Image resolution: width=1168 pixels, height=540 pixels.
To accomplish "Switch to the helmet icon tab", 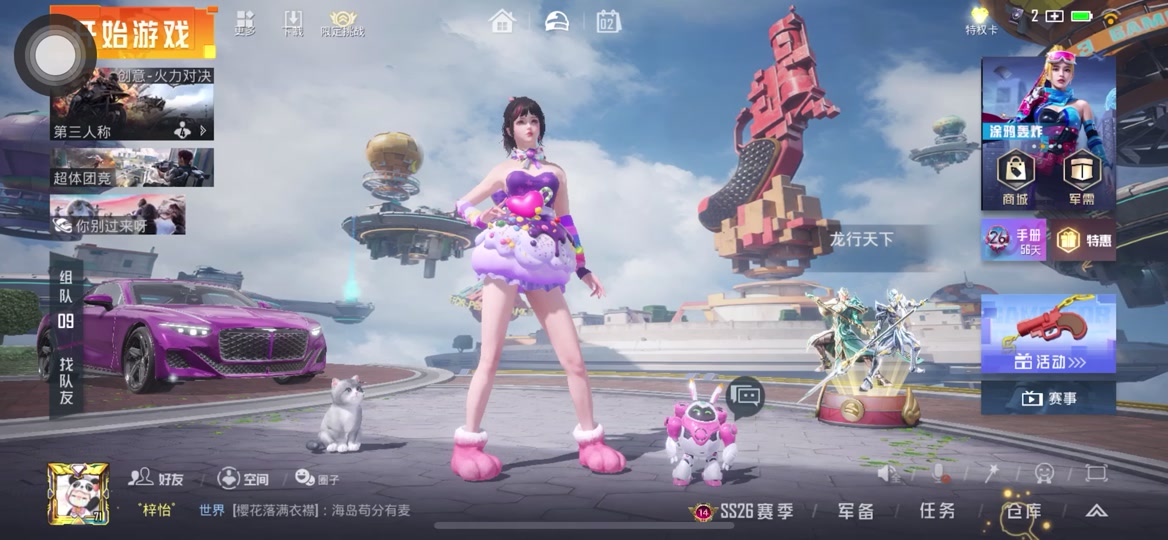I will click(x=556, y=21).
